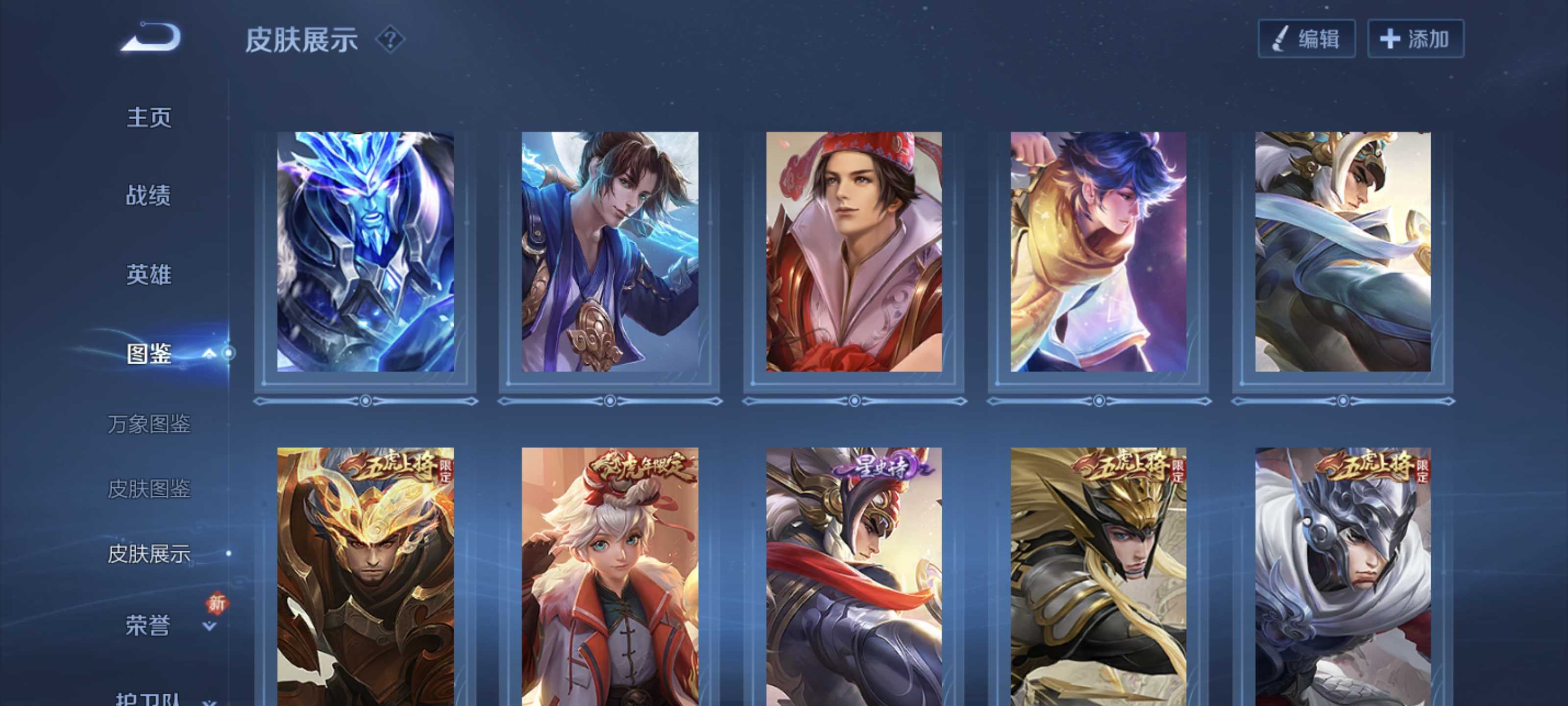The image size is (1568, 706).
Task: Switch to the 主页 tab
Action: coord(149,117)
